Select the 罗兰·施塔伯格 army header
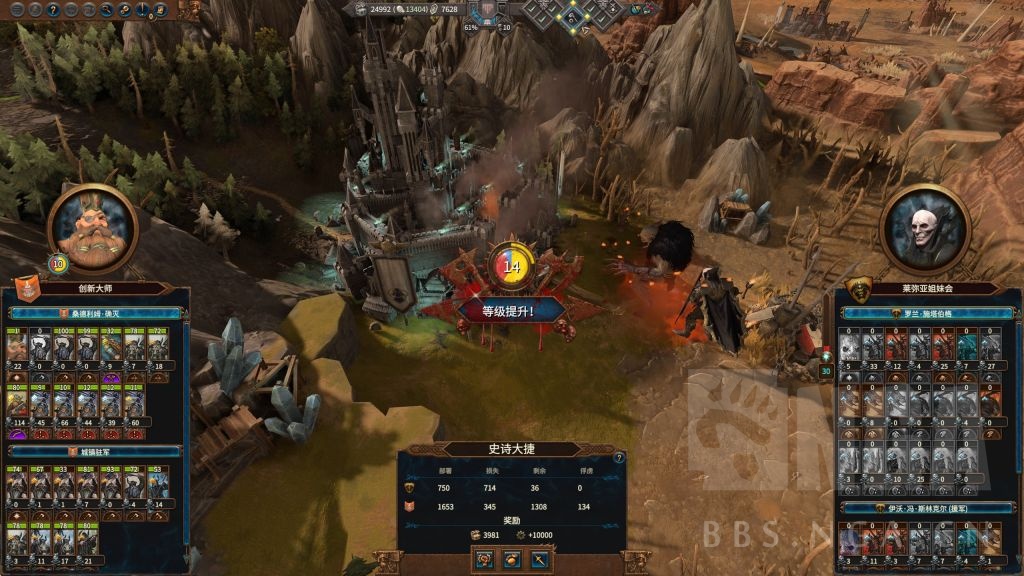The height and width of the screenshot is (576, 1024). pos(921,313)
